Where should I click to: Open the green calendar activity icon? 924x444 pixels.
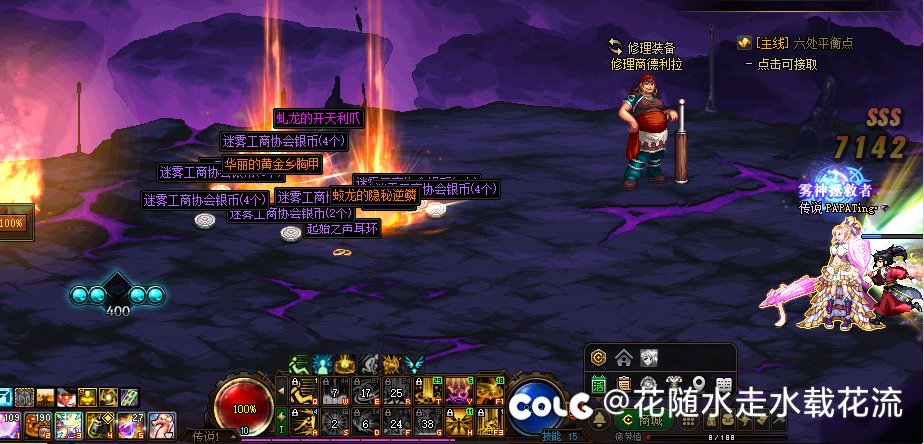coord(599,384)
